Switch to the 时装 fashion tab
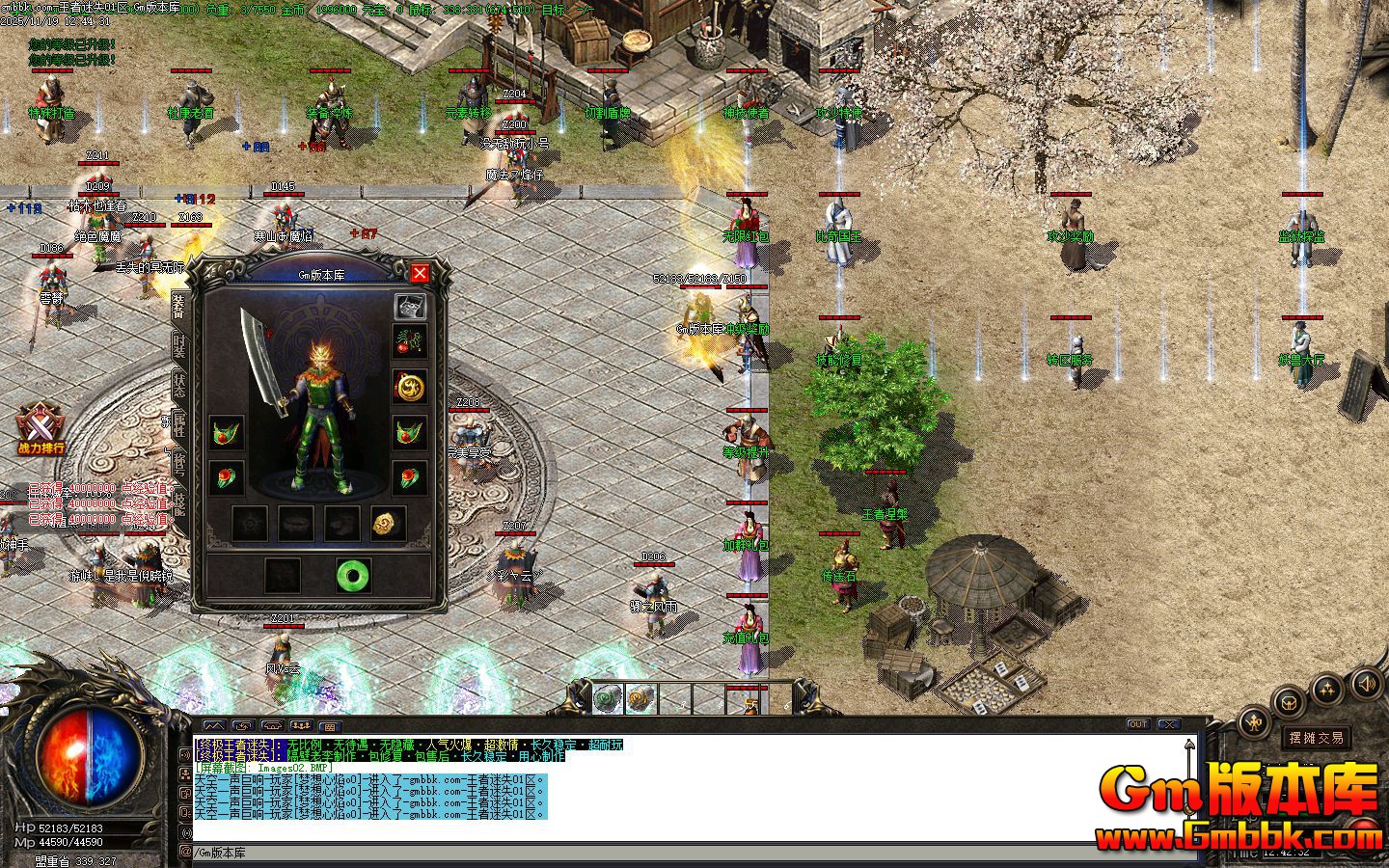This screenshot has height=868, width=1389. [x=179, y=345]
